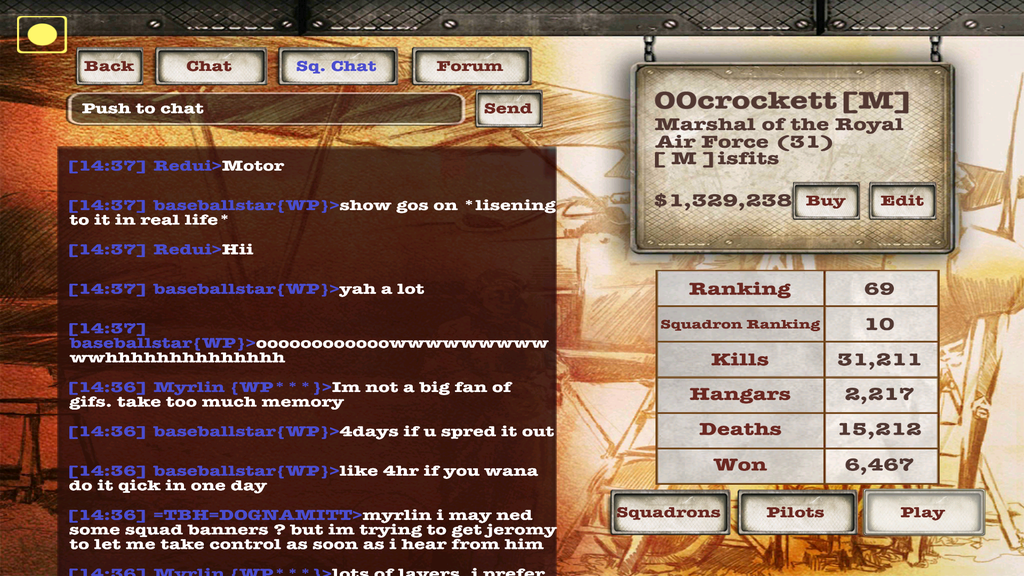
Task: Go back using the Back button
Action: (109, 67)
